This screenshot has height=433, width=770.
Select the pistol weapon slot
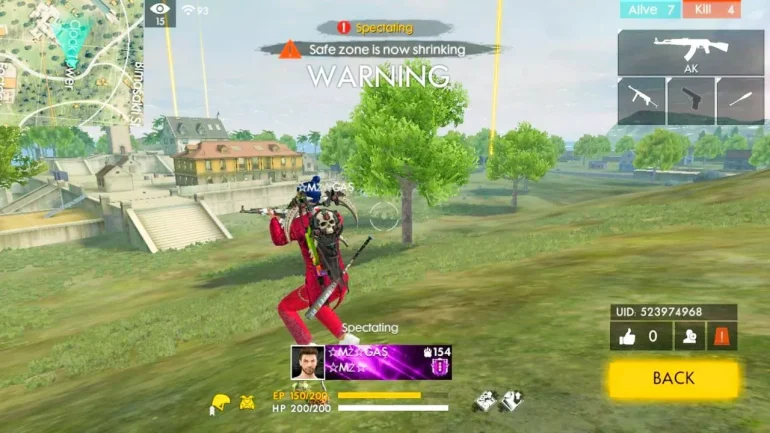690,101
